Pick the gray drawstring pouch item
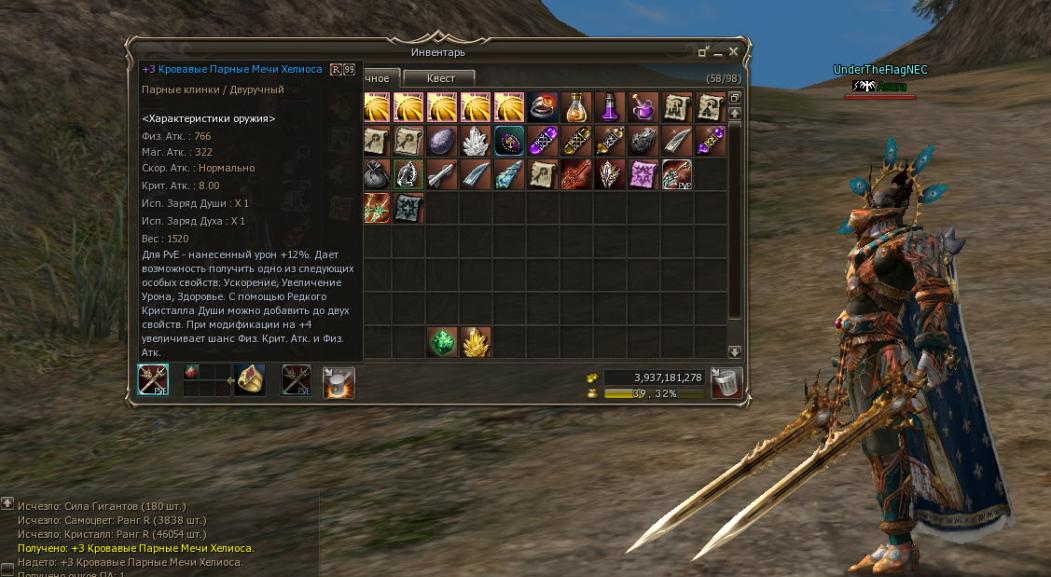 click(x=376, y=174)
